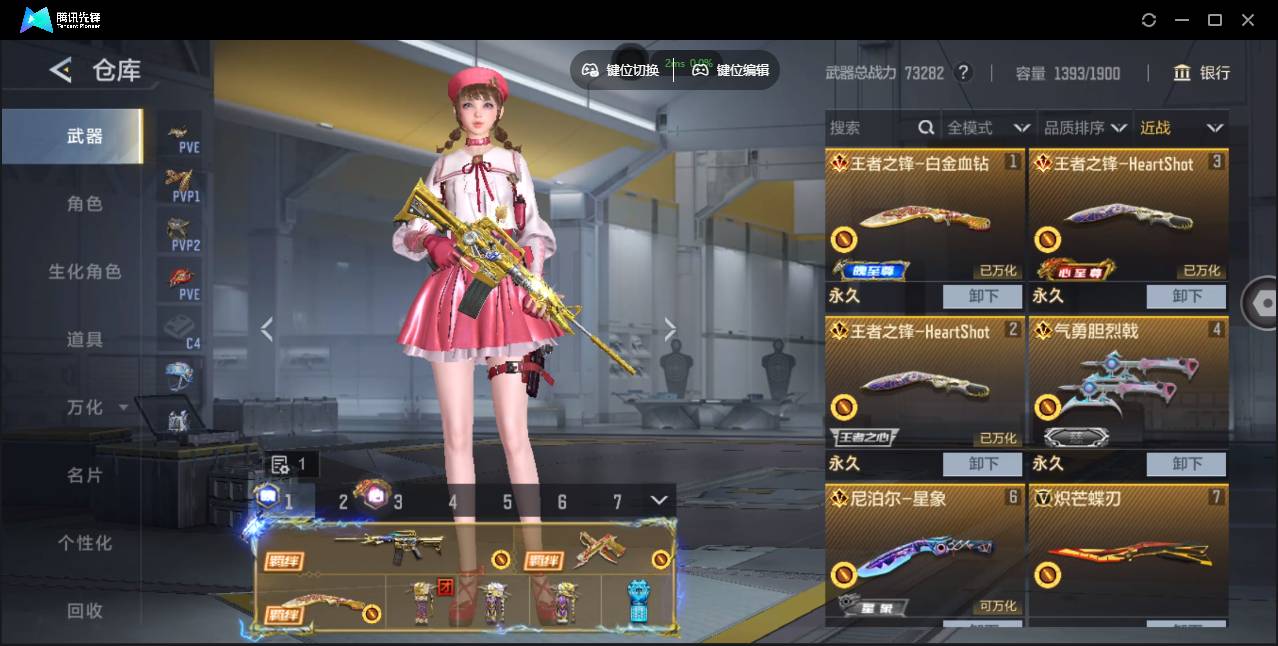1278x646 pixels.
Task: Open the 品质排序 sort dropdown
Action: pos(1085,128)
